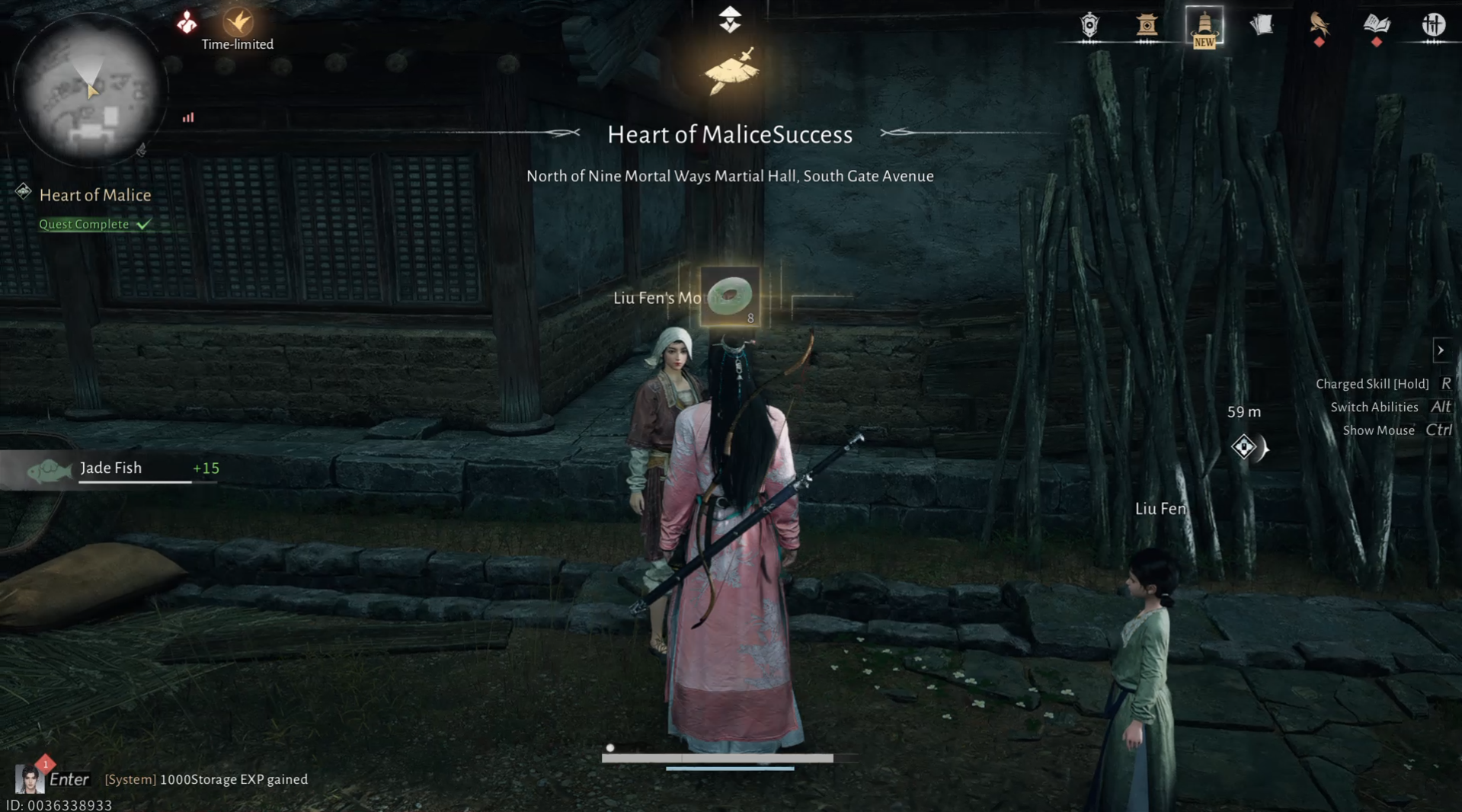
Task: Click the incense shrine icon at top right
Action: (1148, 25)
